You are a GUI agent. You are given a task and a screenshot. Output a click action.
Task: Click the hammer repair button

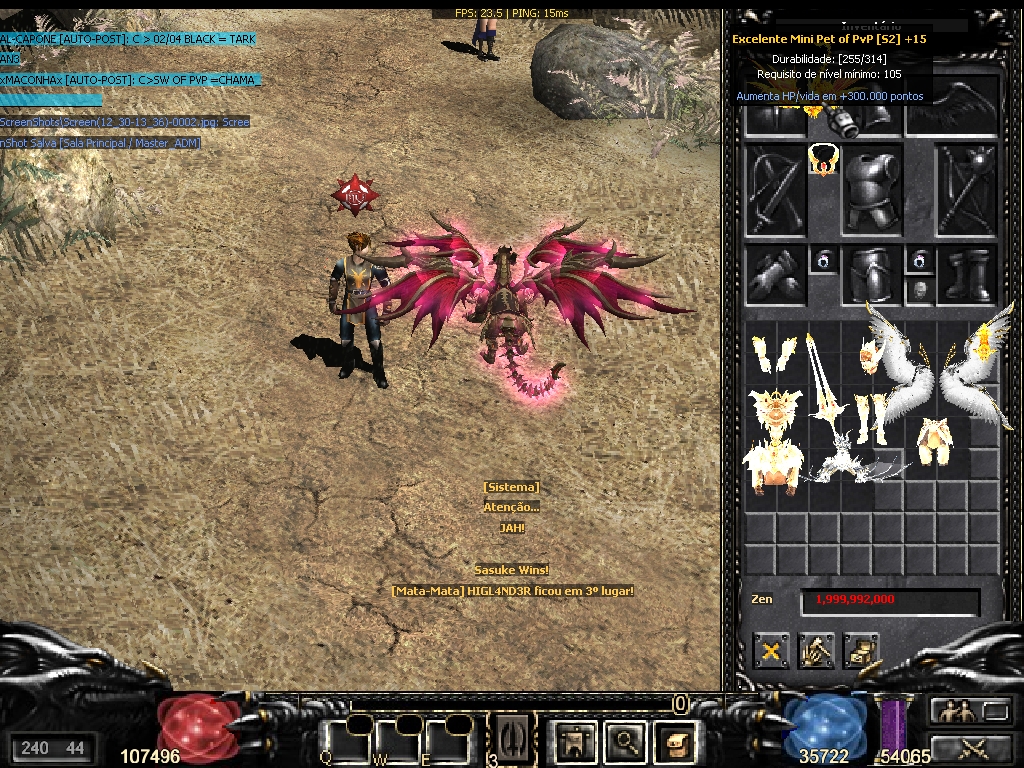(816, 651)
